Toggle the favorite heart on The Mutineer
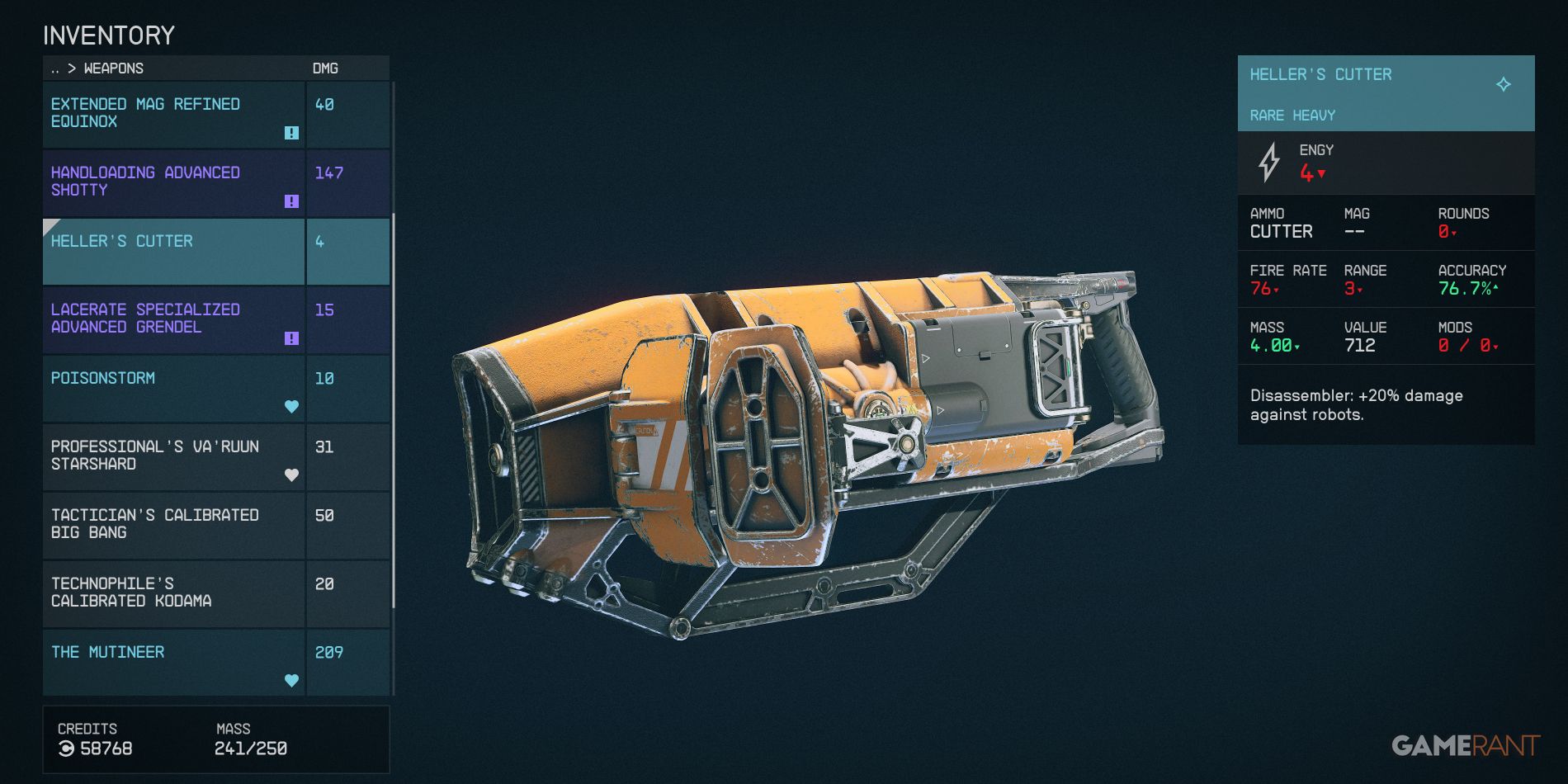1568x784 pixels. 290,680
